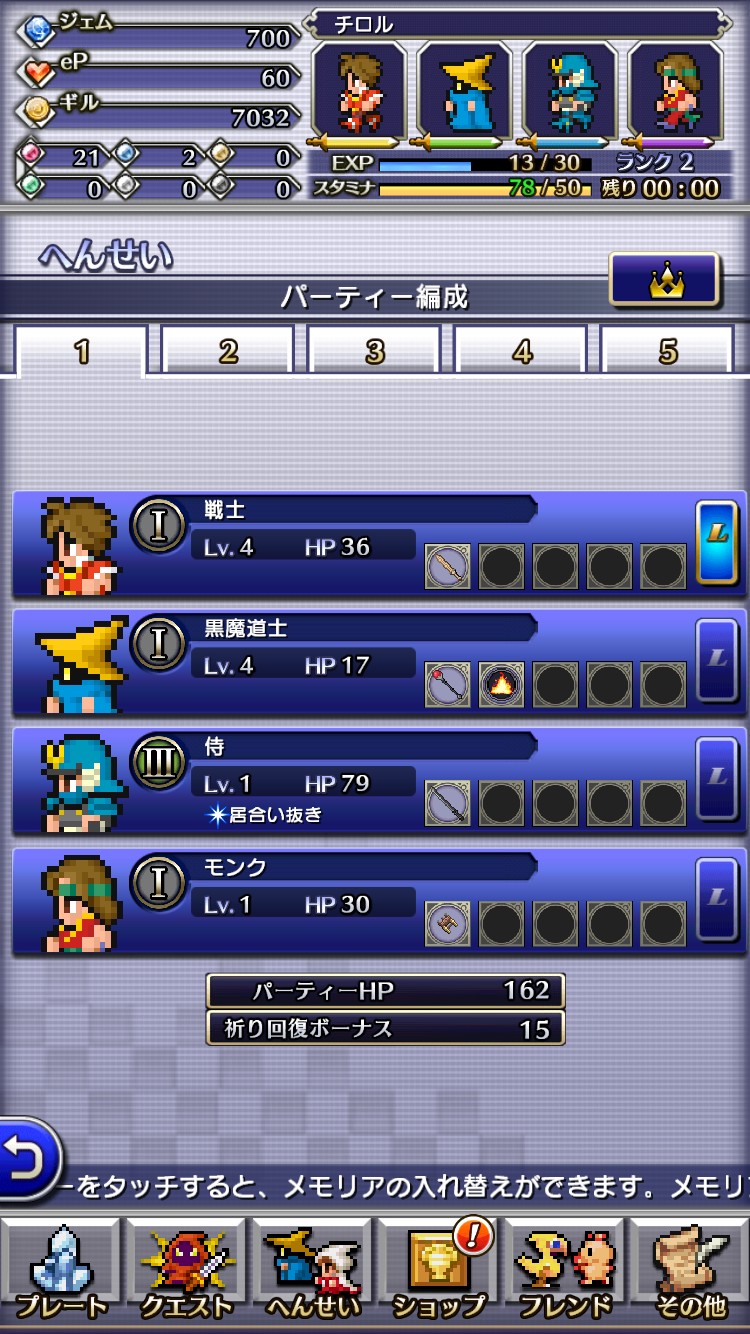This screenshot has width=750, height=1334.
Task: Select the black mage's fire ability slot
Action: coord(501,686)
